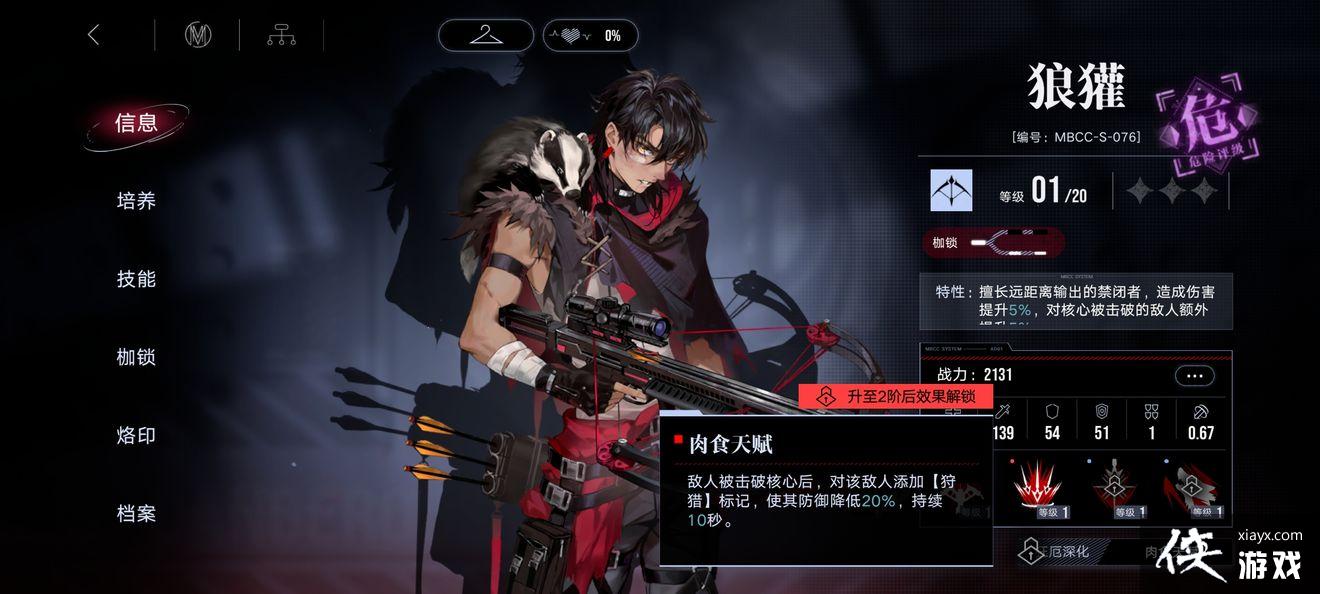Tap the 特性 trait description panel
Viewport: 1320px width, 594px height.
1076,301
